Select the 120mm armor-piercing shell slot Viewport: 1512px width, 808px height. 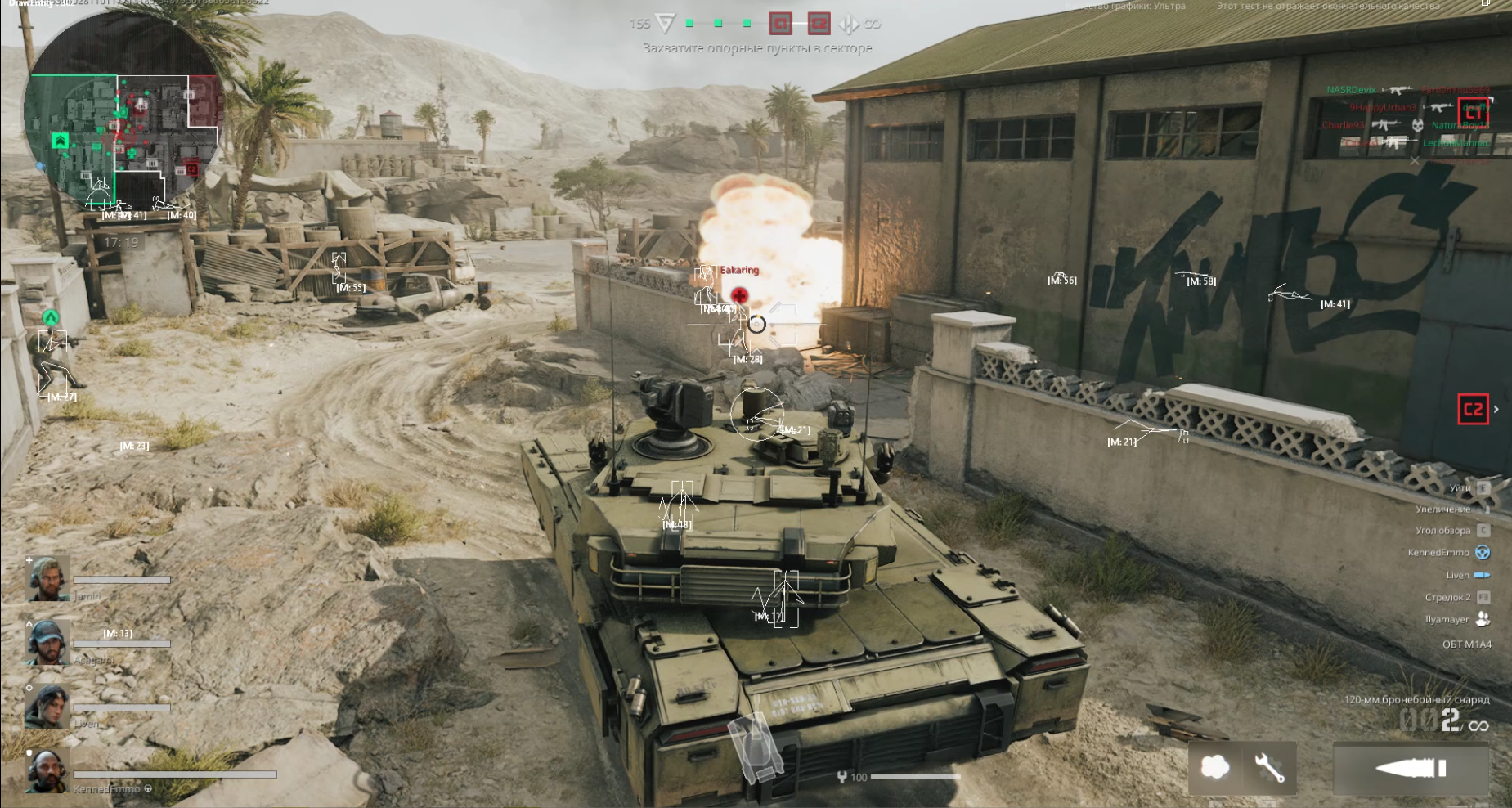[x=1411, y=768]
